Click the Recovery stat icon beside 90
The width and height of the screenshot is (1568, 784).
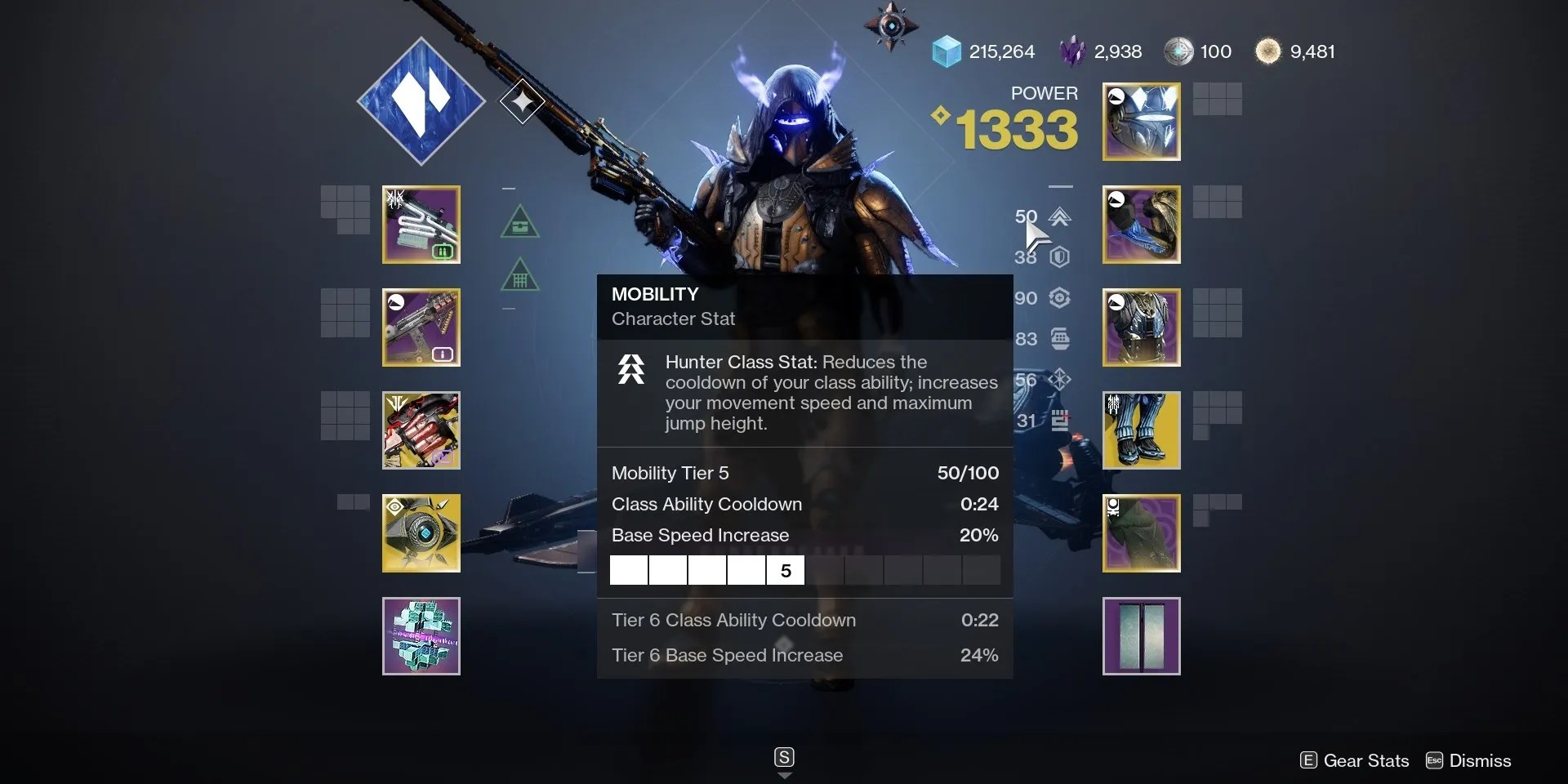pyautogui.click(x=1060, y=298)
